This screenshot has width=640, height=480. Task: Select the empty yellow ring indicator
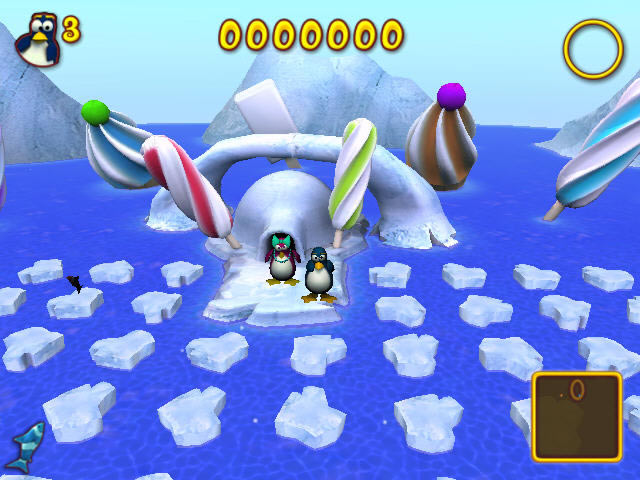592,49
